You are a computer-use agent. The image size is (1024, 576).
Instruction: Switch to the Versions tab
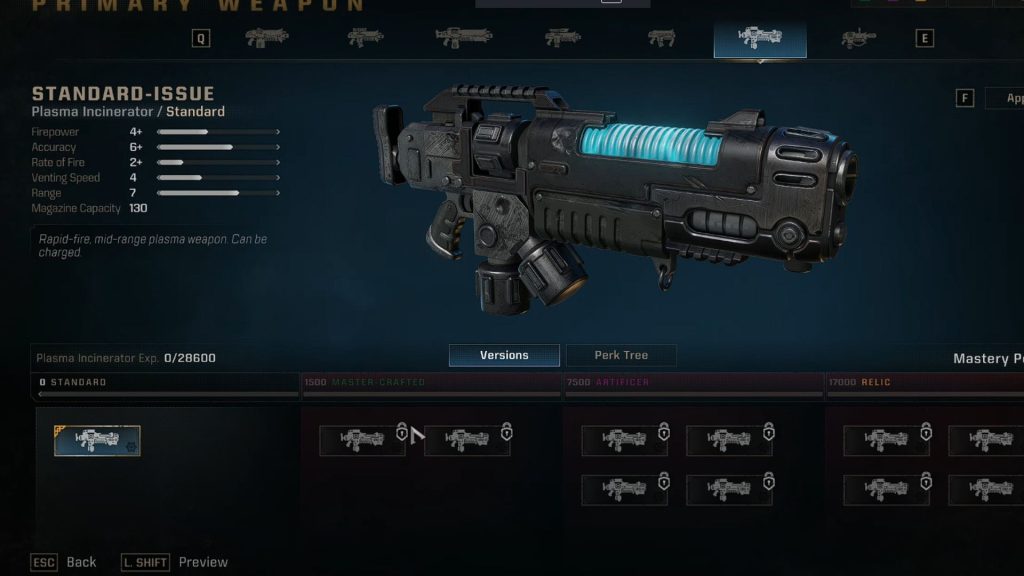coord(504,355)
